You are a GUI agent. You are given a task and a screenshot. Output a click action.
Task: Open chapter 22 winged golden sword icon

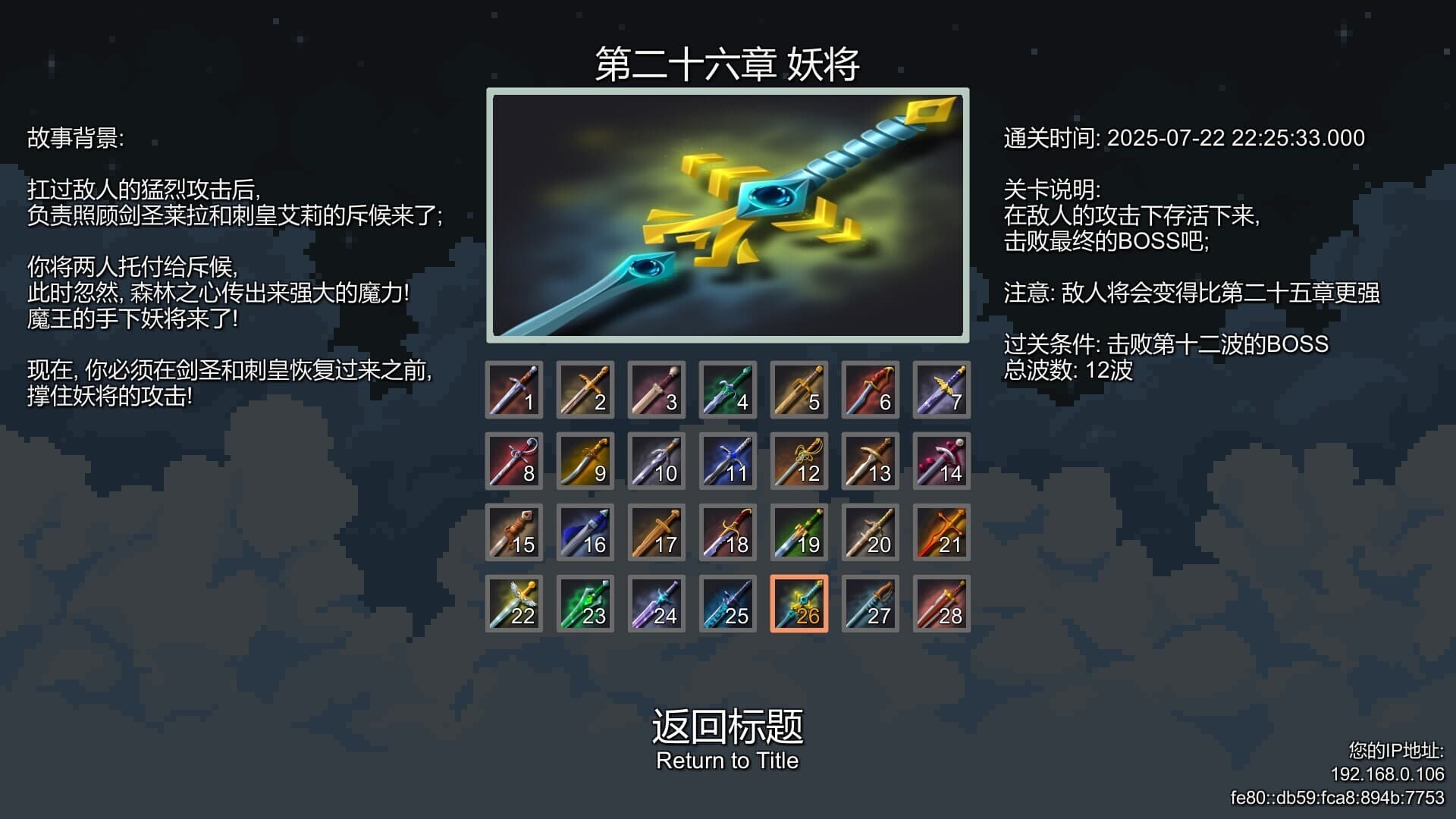514,604
